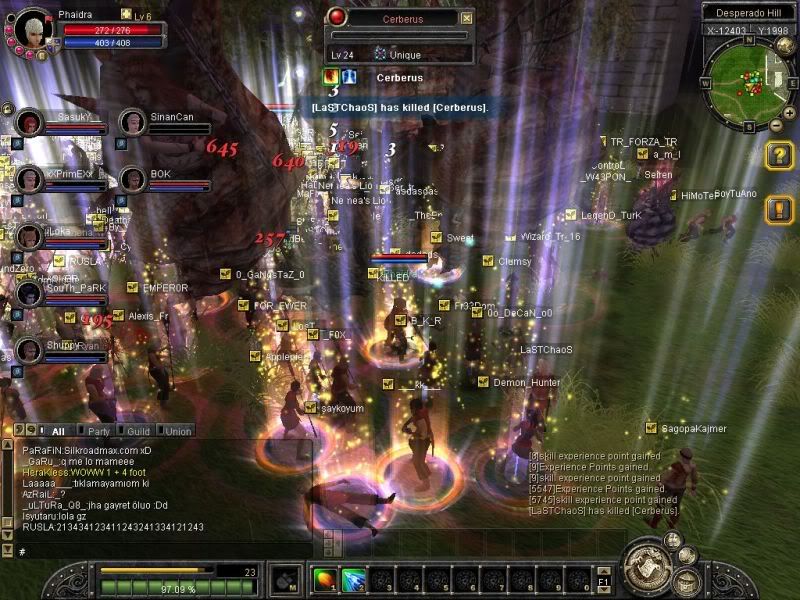Switch chat to the Guild tab
800x600 pixels.
point(138,431)
